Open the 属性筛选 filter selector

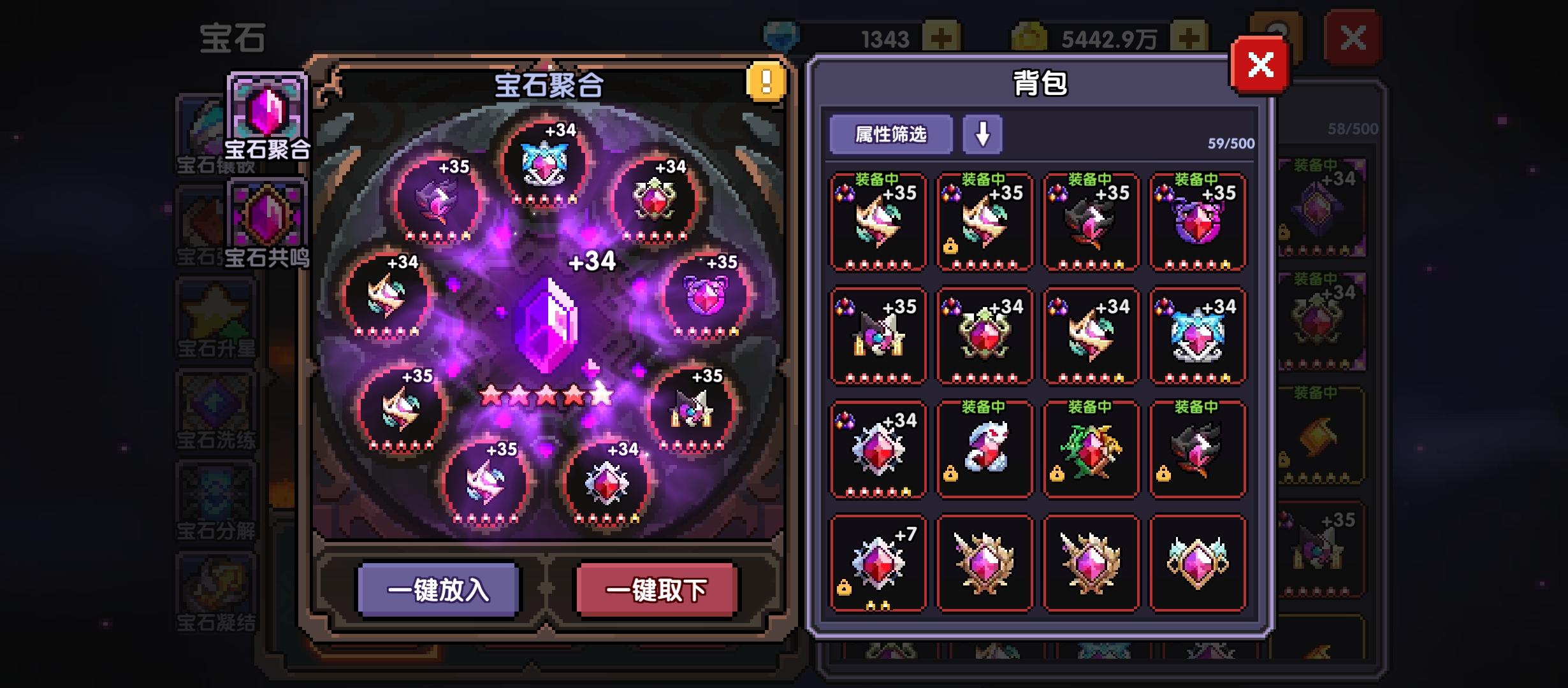click(890, 134)
